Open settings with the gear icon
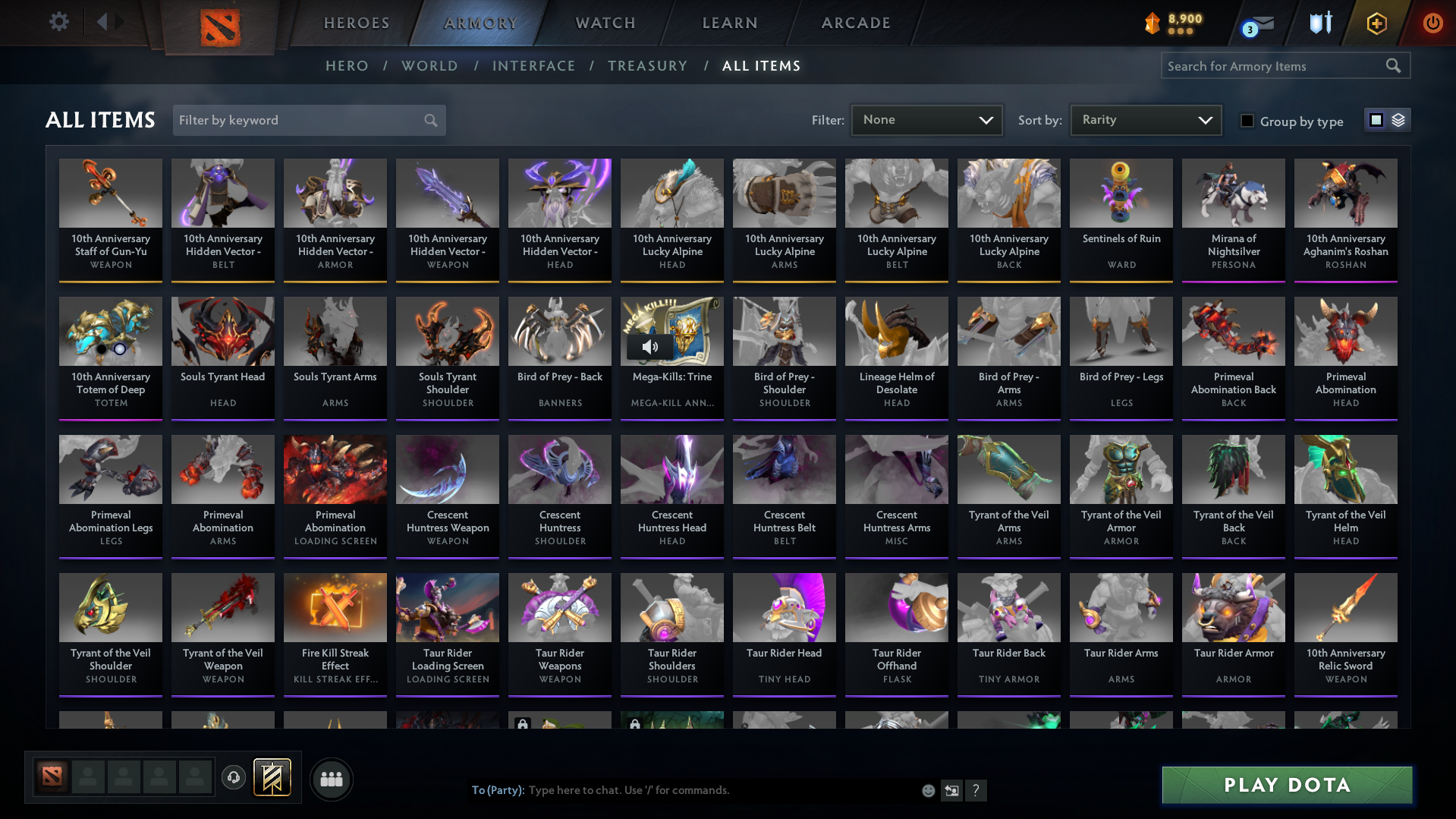The width and height of the screenshot is (1456, 819). pyautogui.click(x=58, y=22)
